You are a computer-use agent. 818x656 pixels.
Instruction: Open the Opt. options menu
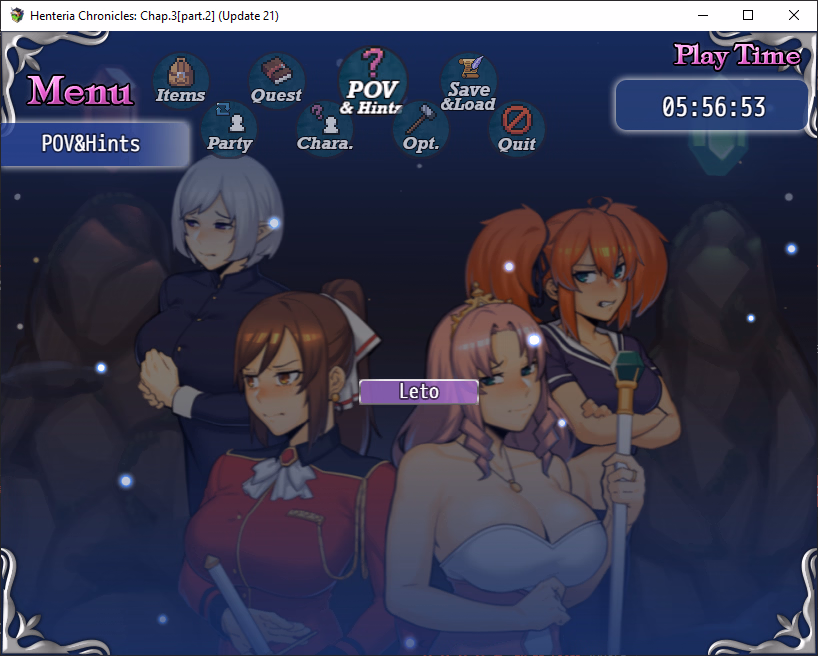point(420,129)
